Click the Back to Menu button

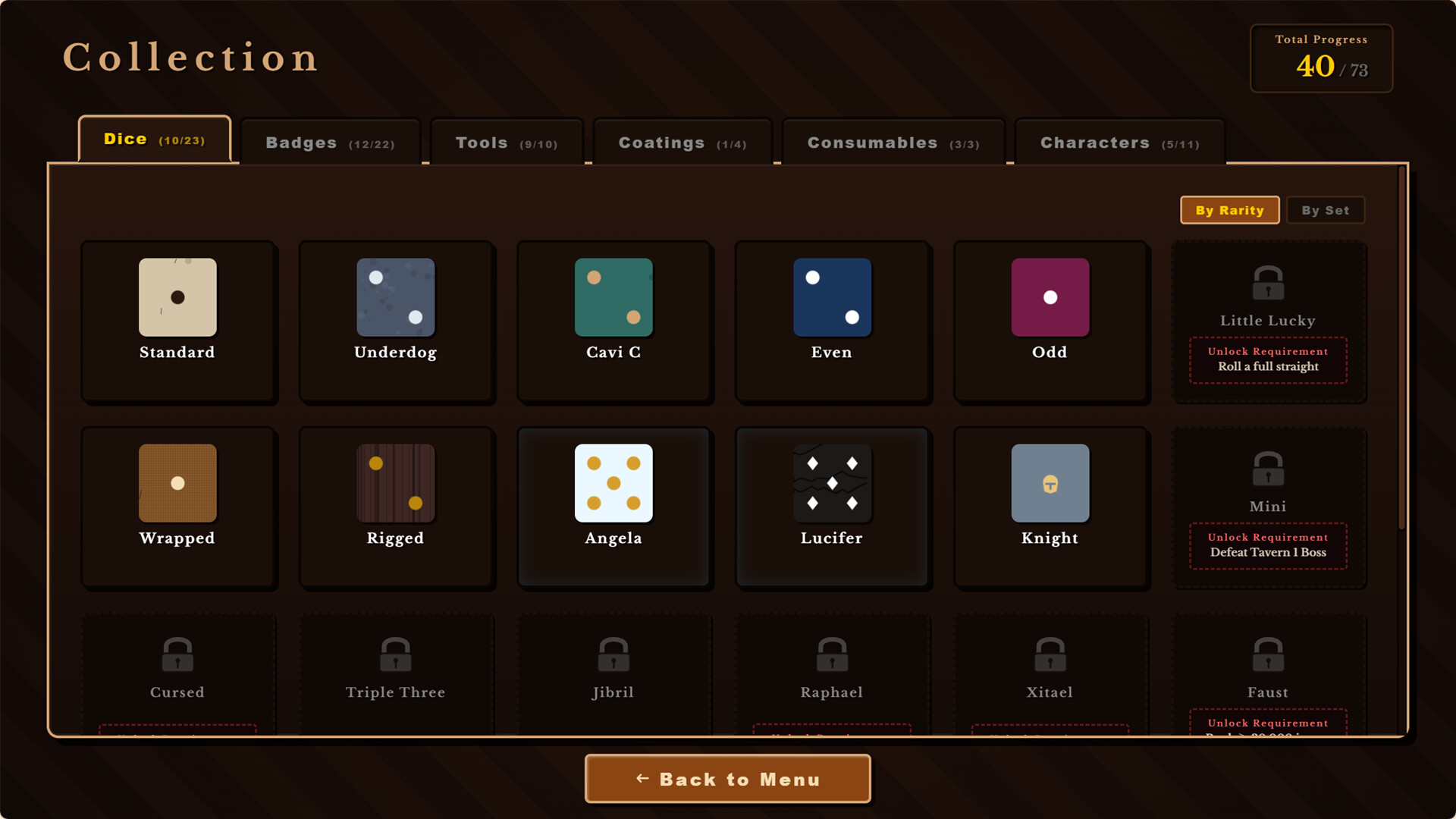click(727, 779)
